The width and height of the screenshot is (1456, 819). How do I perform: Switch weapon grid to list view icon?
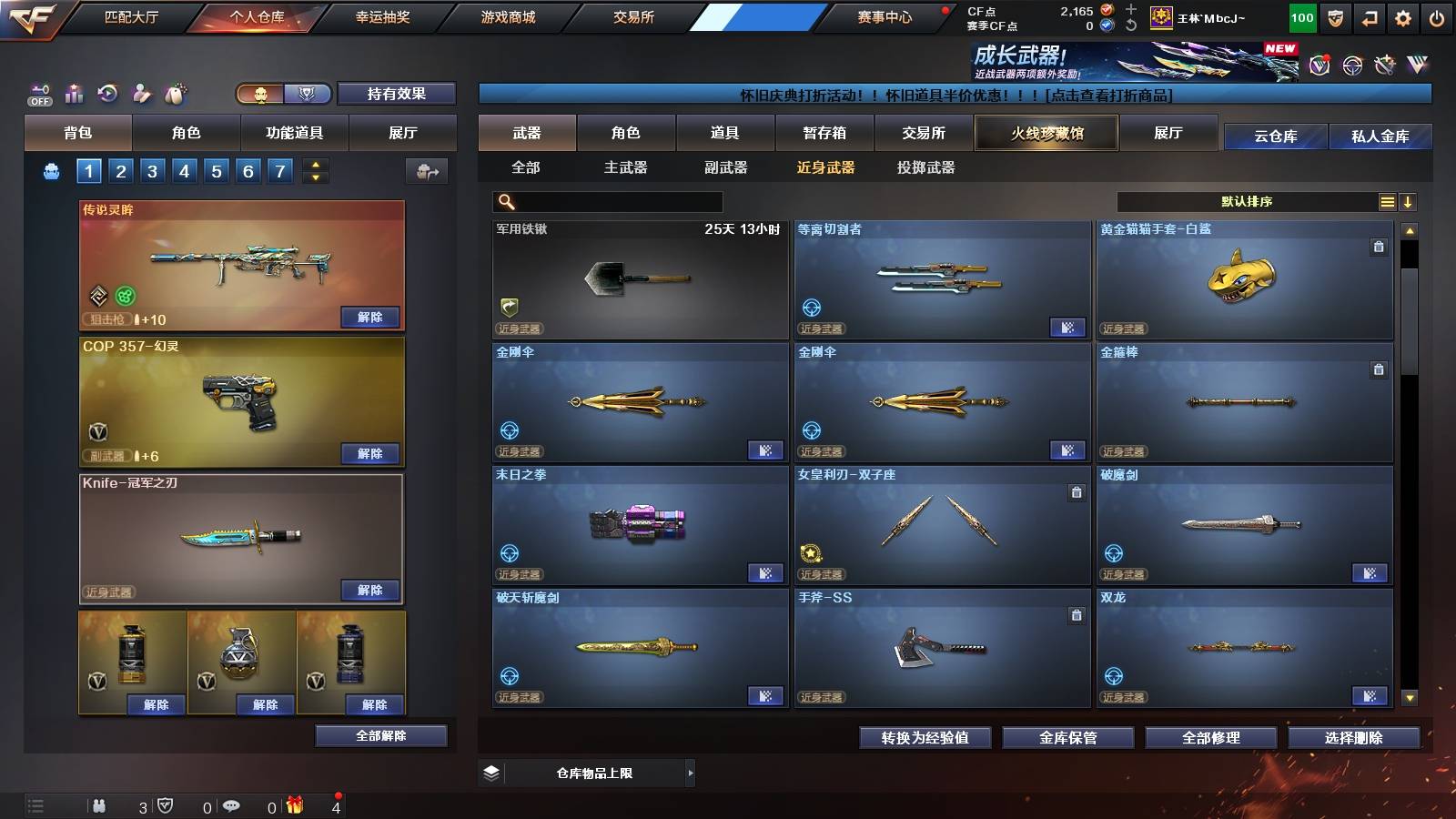[1387, 202]
